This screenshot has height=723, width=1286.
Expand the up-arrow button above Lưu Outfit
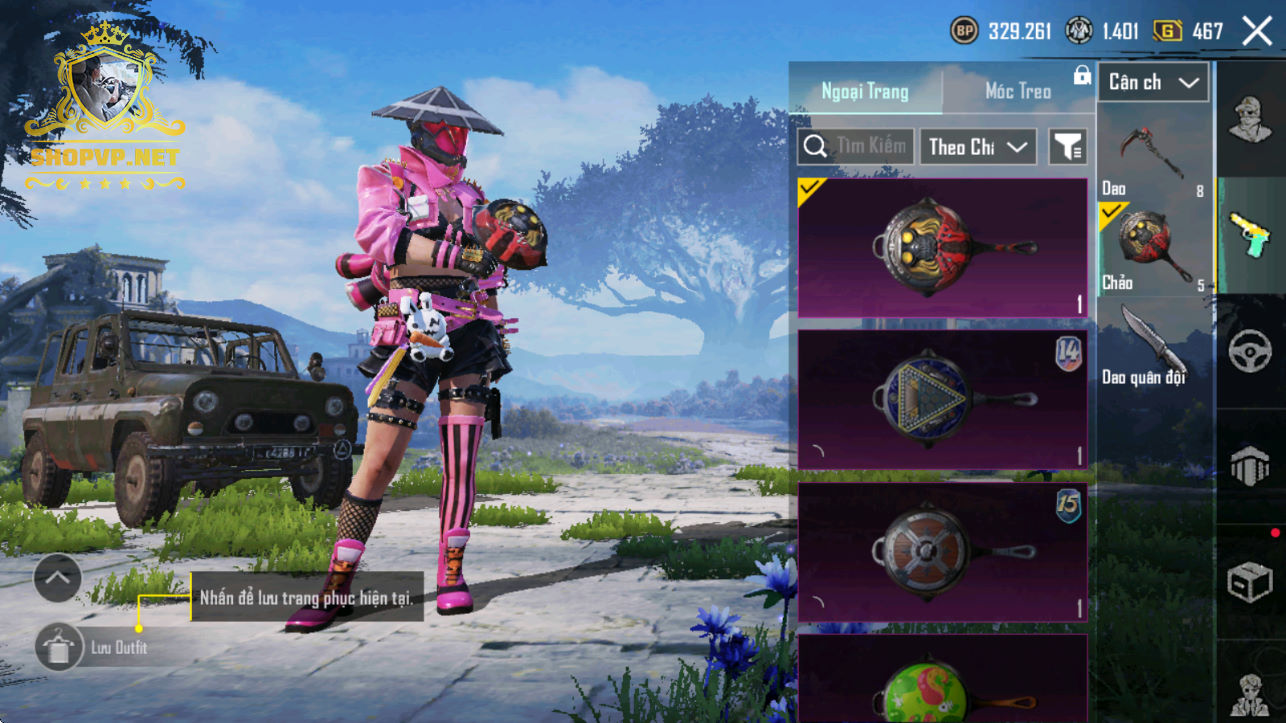pos(57,577)
